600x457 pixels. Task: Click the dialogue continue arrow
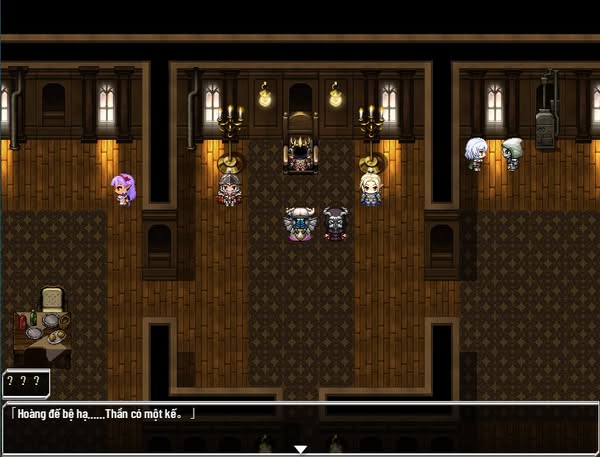299,449
